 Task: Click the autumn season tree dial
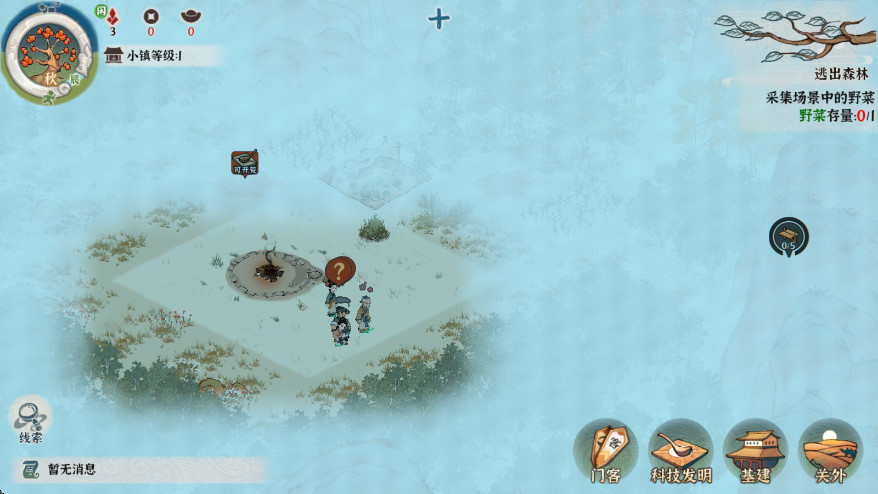coord(49,50)
